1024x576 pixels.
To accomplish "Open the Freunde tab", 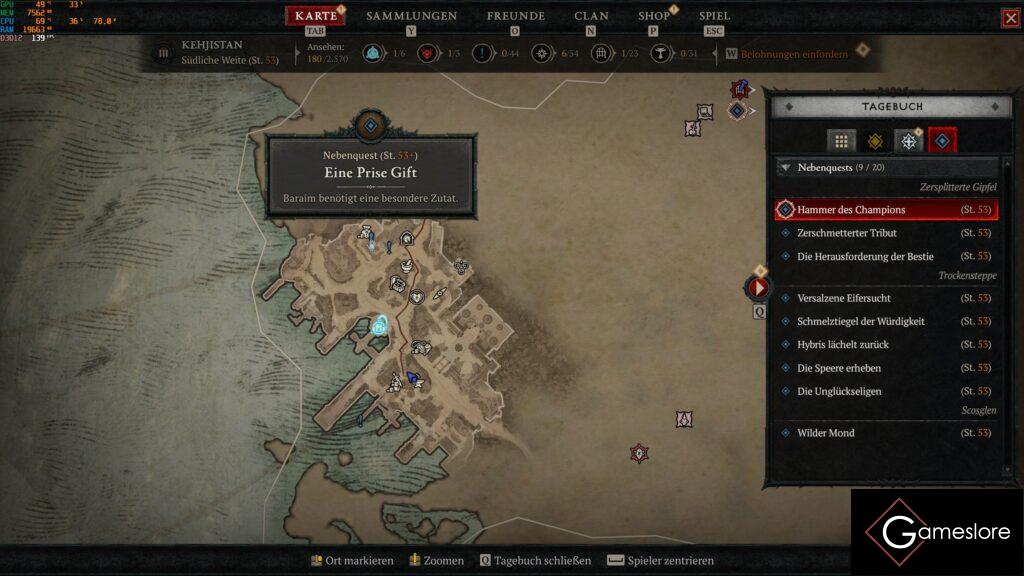I will click(x=515, y=16).
